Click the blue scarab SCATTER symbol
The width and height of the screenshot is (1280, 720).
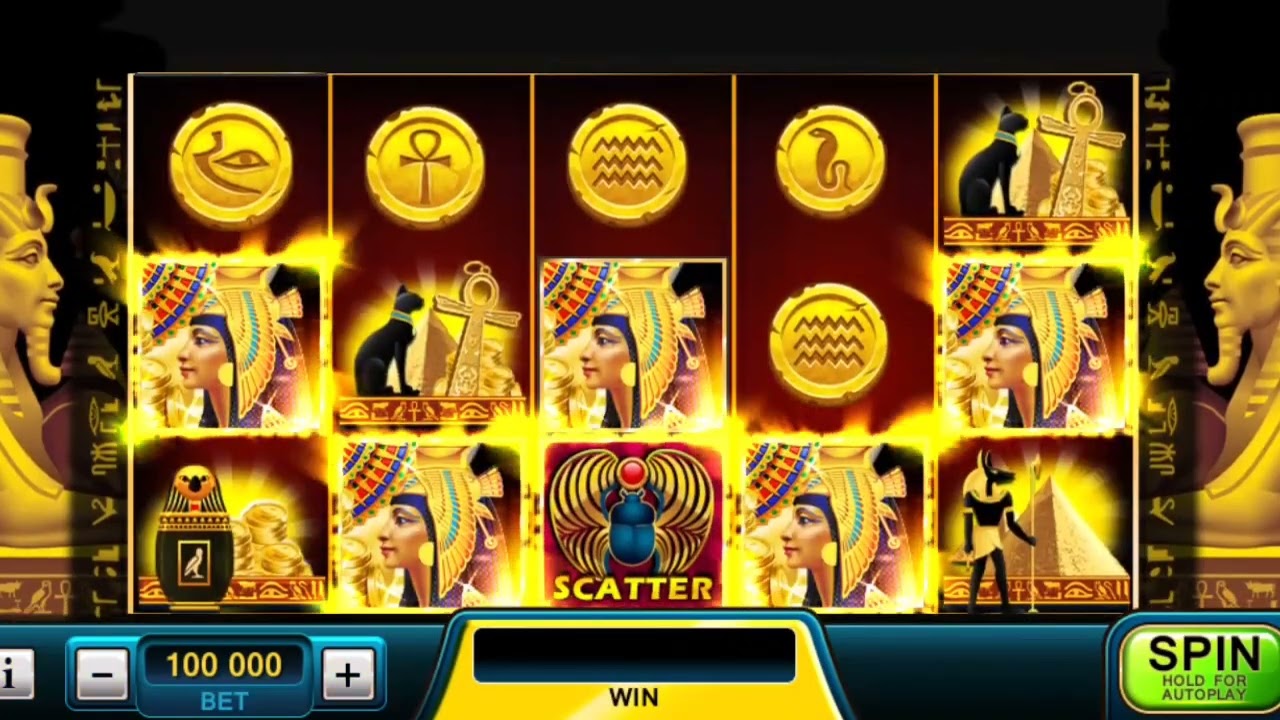click(633, 520)
